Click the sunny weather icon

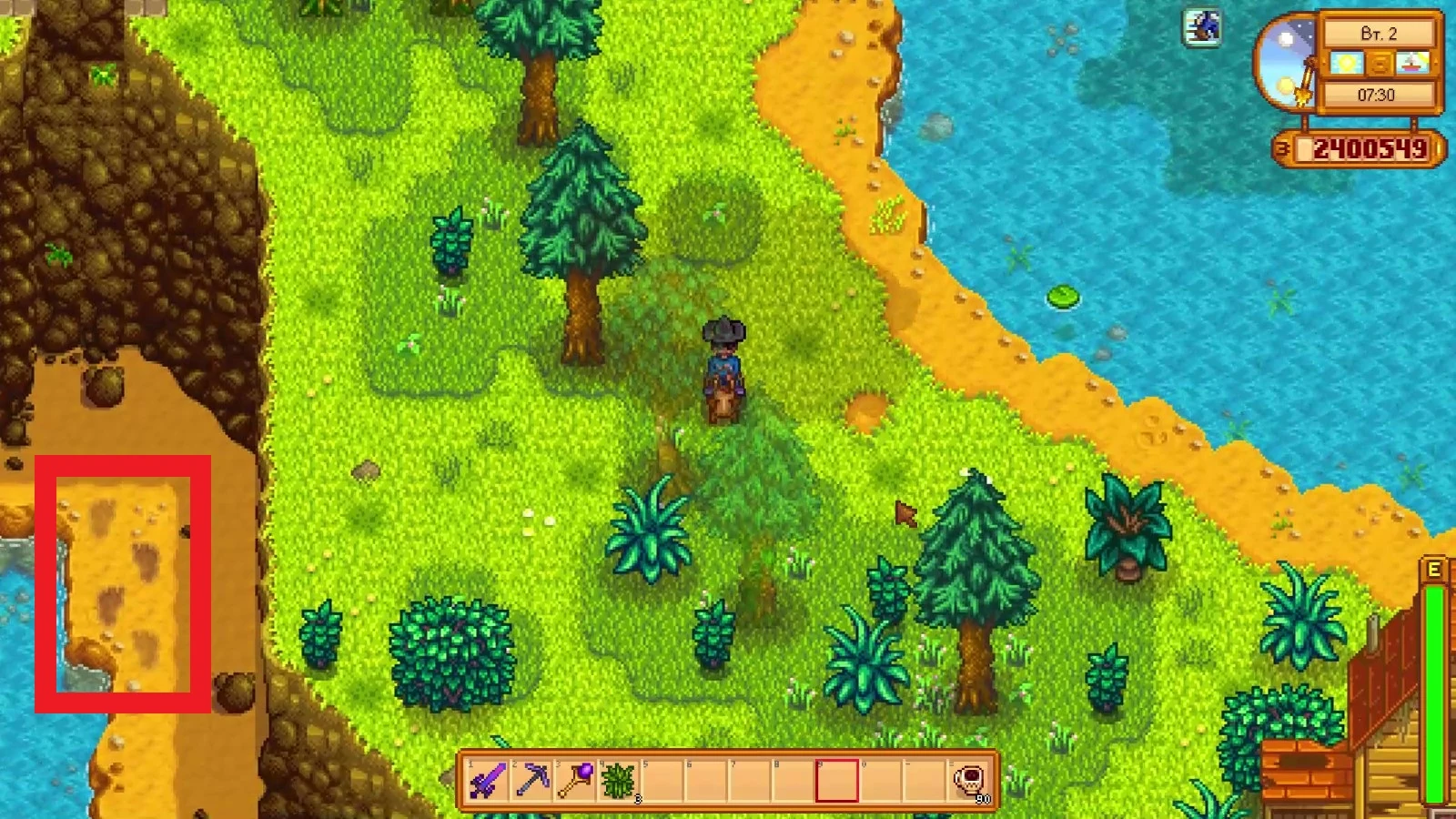click(1346, 64)
